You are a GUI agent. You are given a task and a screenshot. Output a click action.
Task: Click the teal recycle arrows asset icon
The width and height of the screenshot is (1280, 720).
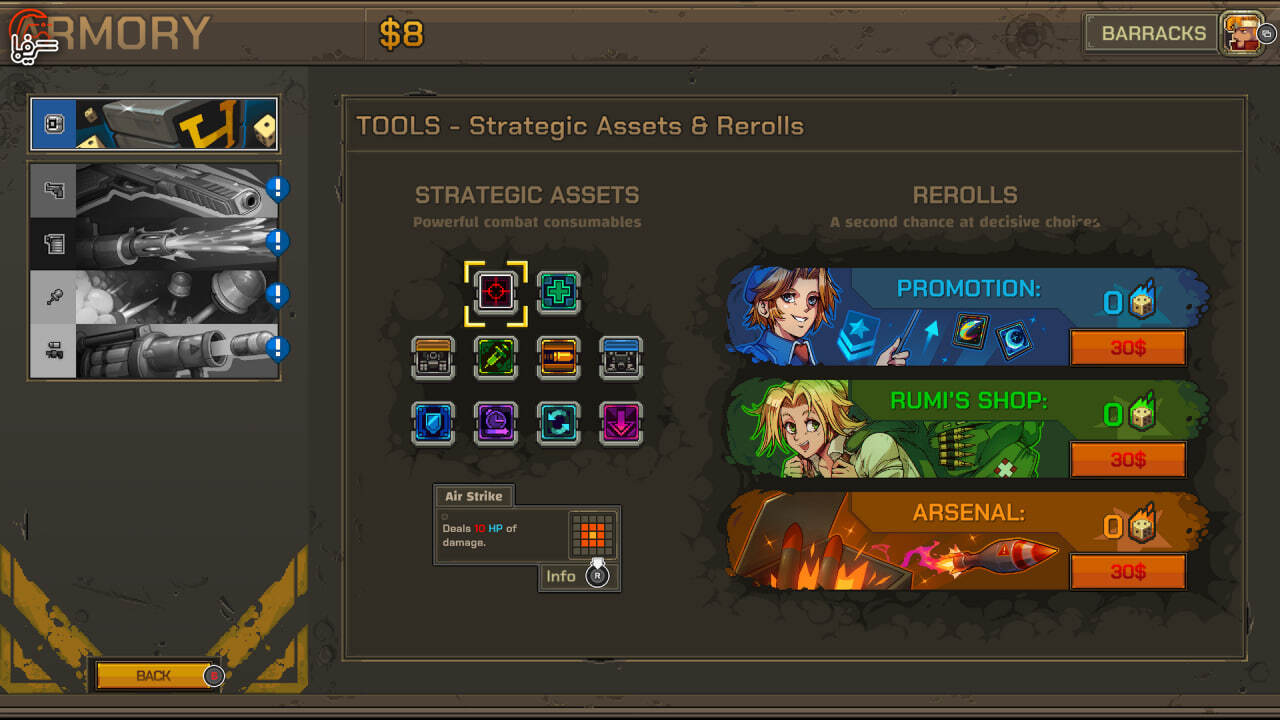click(558, 423)
